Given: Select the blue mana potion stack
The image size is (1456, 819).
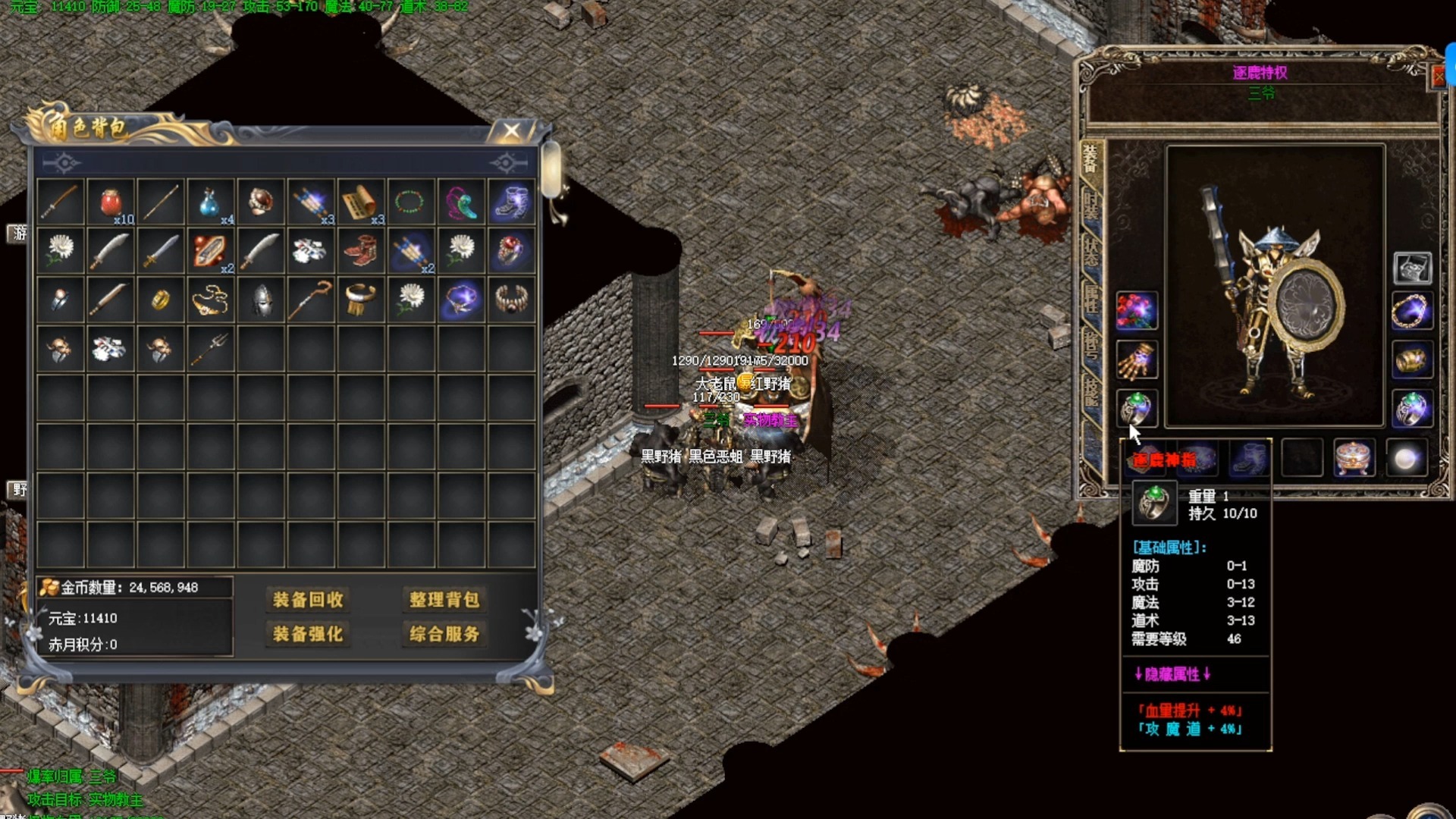Looking at the screenshot, I should [x=210, y=202].
